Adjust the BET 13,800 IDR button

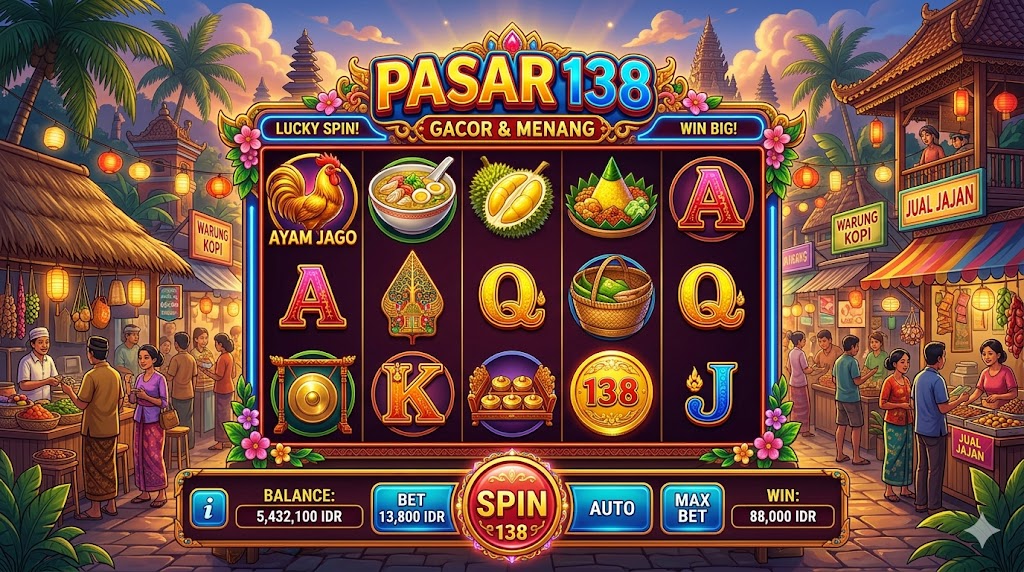point(411,508)
